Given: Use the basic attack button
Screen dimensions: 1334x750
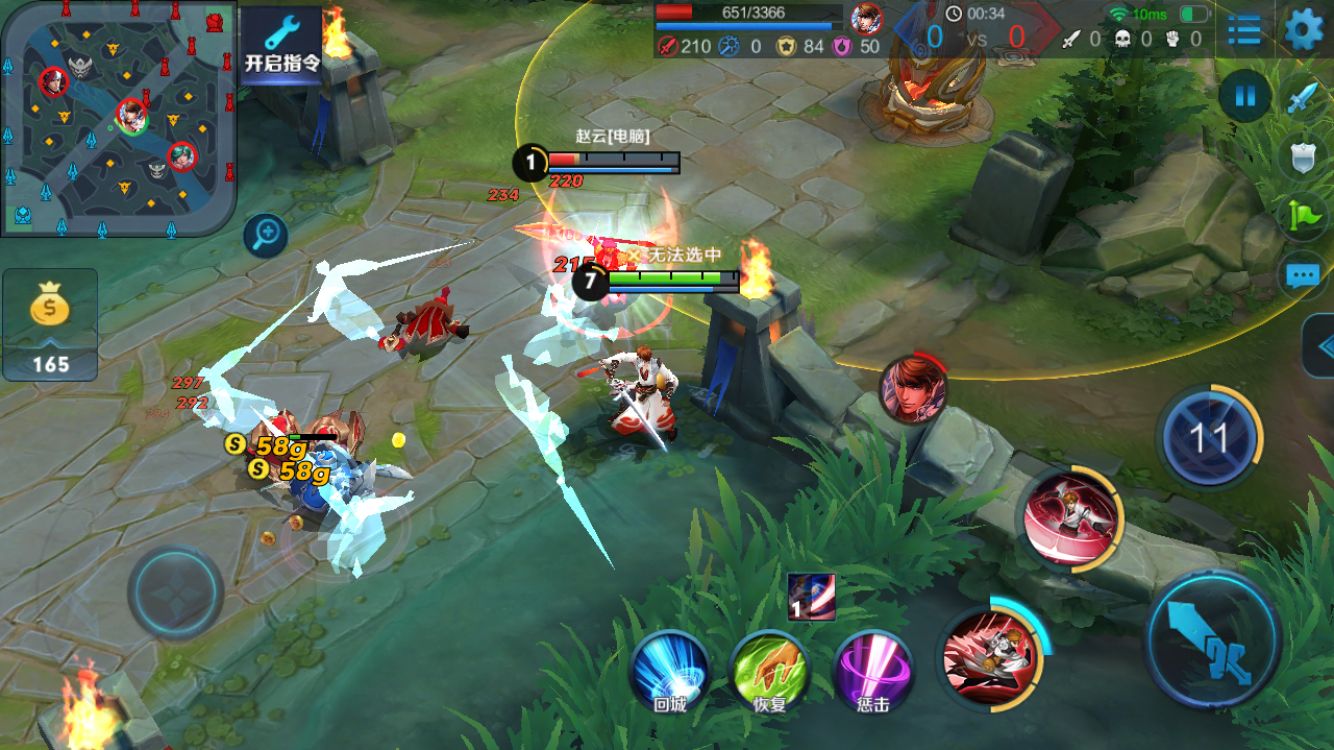Looking at the screenshot, I should [1212, 637].
